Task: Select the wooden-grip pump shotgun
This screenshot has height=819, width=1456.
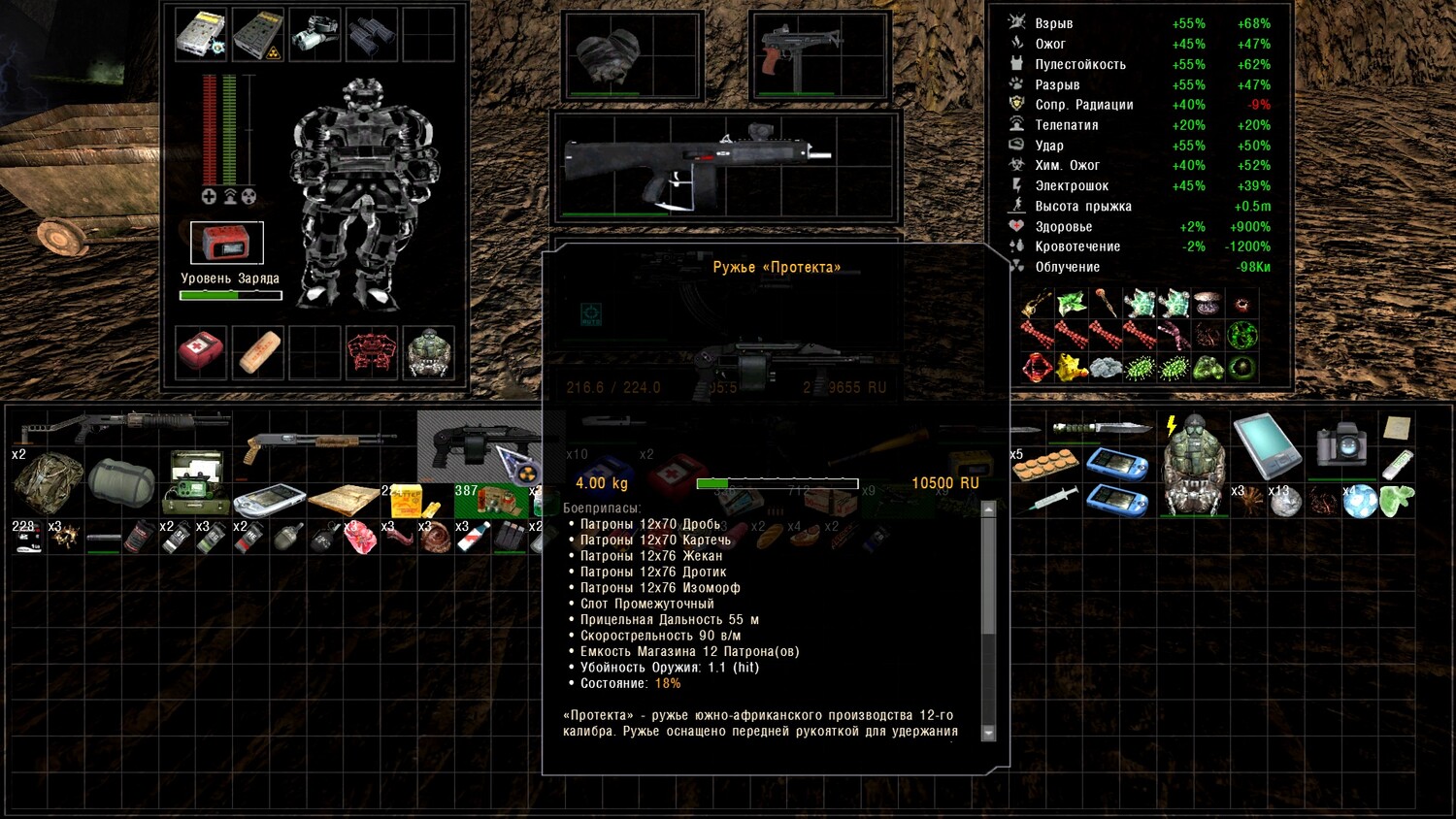Action: [x=315, y=445]
